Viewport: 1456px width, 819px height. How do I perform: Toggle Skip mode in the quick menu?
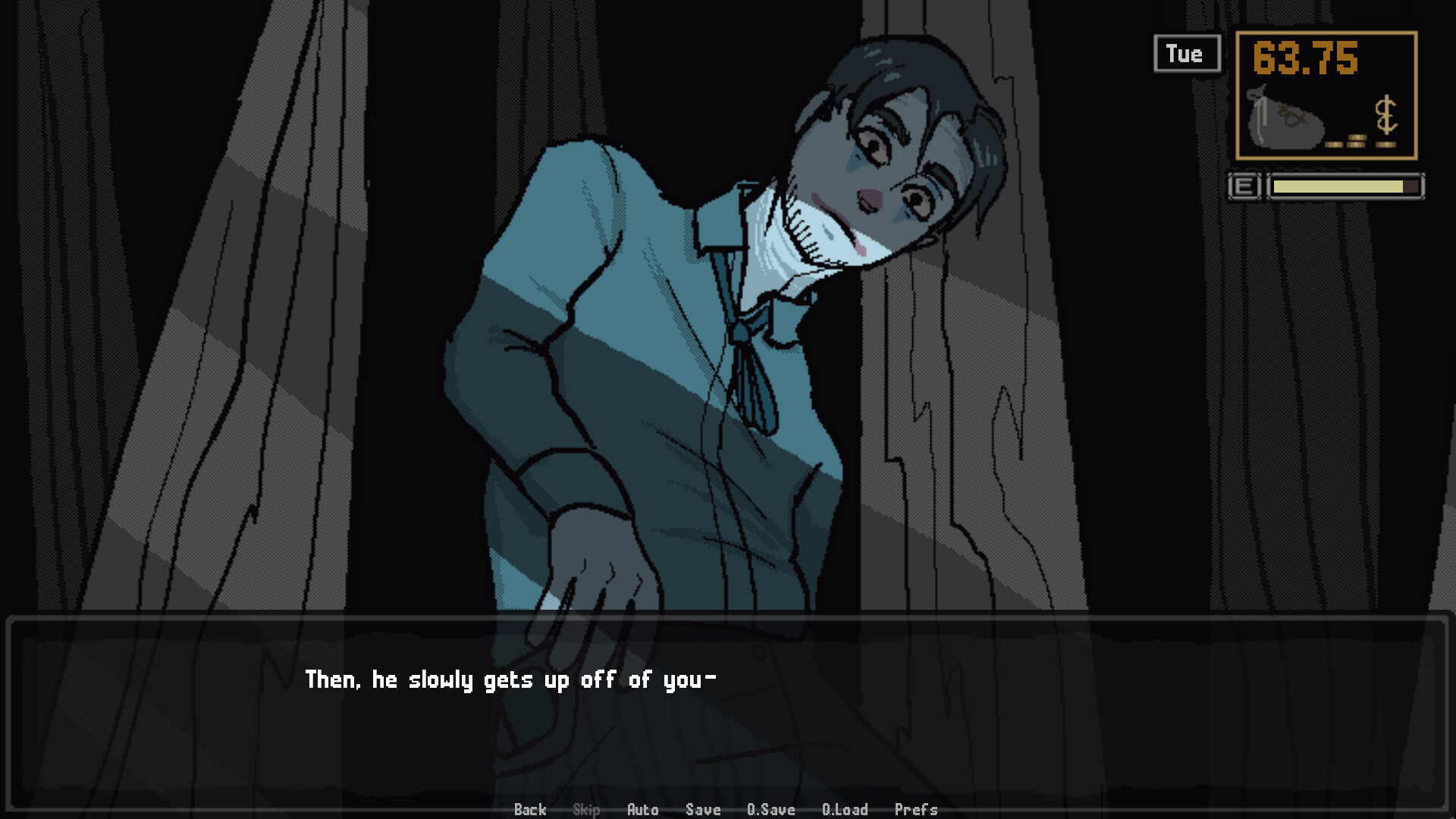point(585,810)
